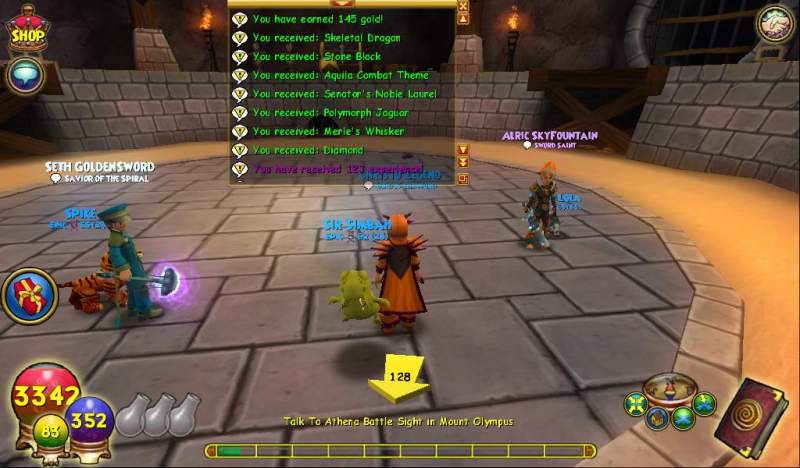Open the friends list icon
Viewport: 800px width, 468px height.
tap(772, 22)
